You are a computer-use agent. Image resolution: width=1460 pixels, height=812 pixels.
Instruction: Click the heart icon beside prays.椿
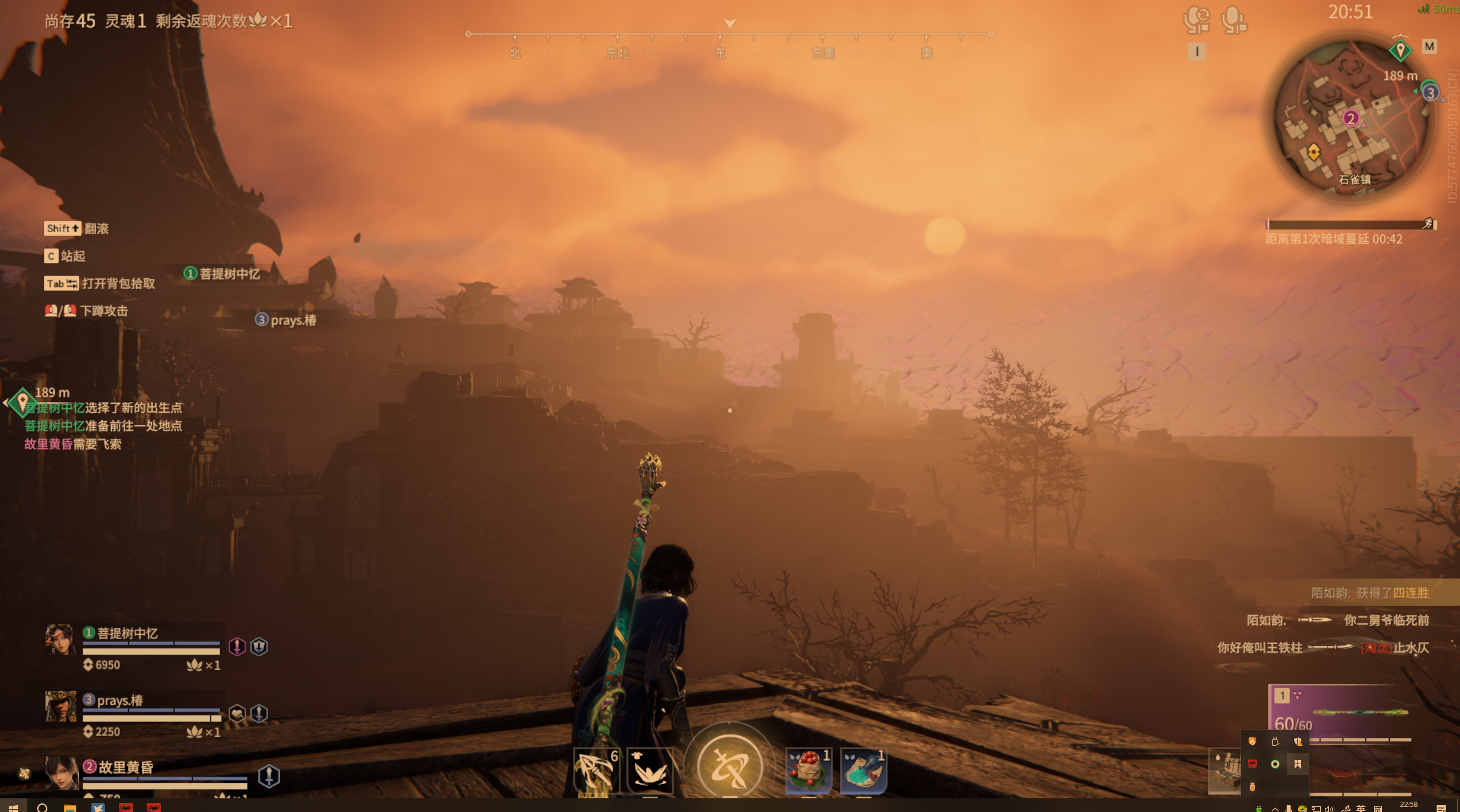point(237,713)
